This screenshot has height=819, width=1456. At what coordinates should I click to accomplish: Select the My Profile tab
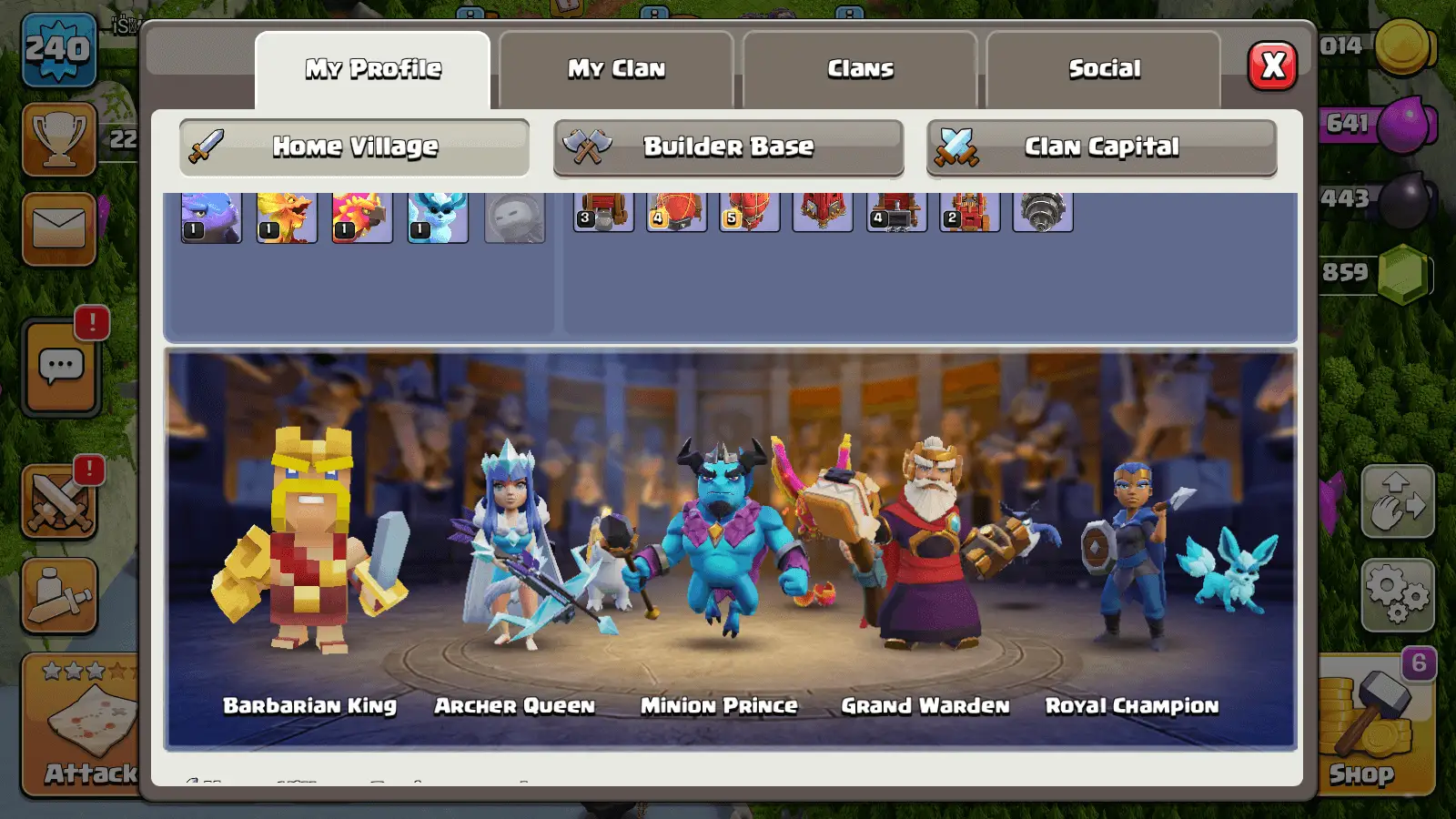373,69
